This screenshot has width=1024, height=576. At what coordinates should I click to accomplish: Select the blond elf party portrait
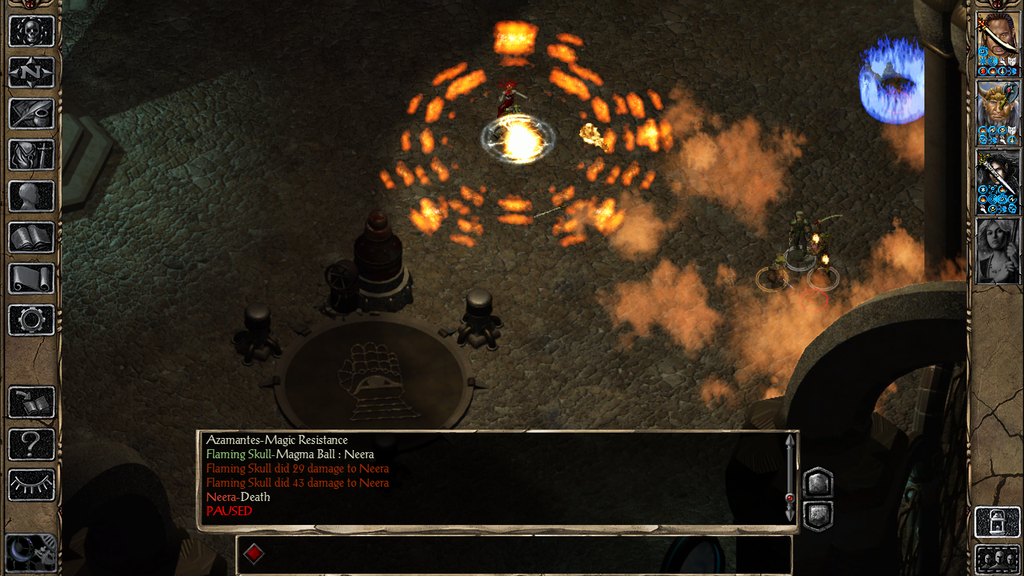click(x=997, y=112)
